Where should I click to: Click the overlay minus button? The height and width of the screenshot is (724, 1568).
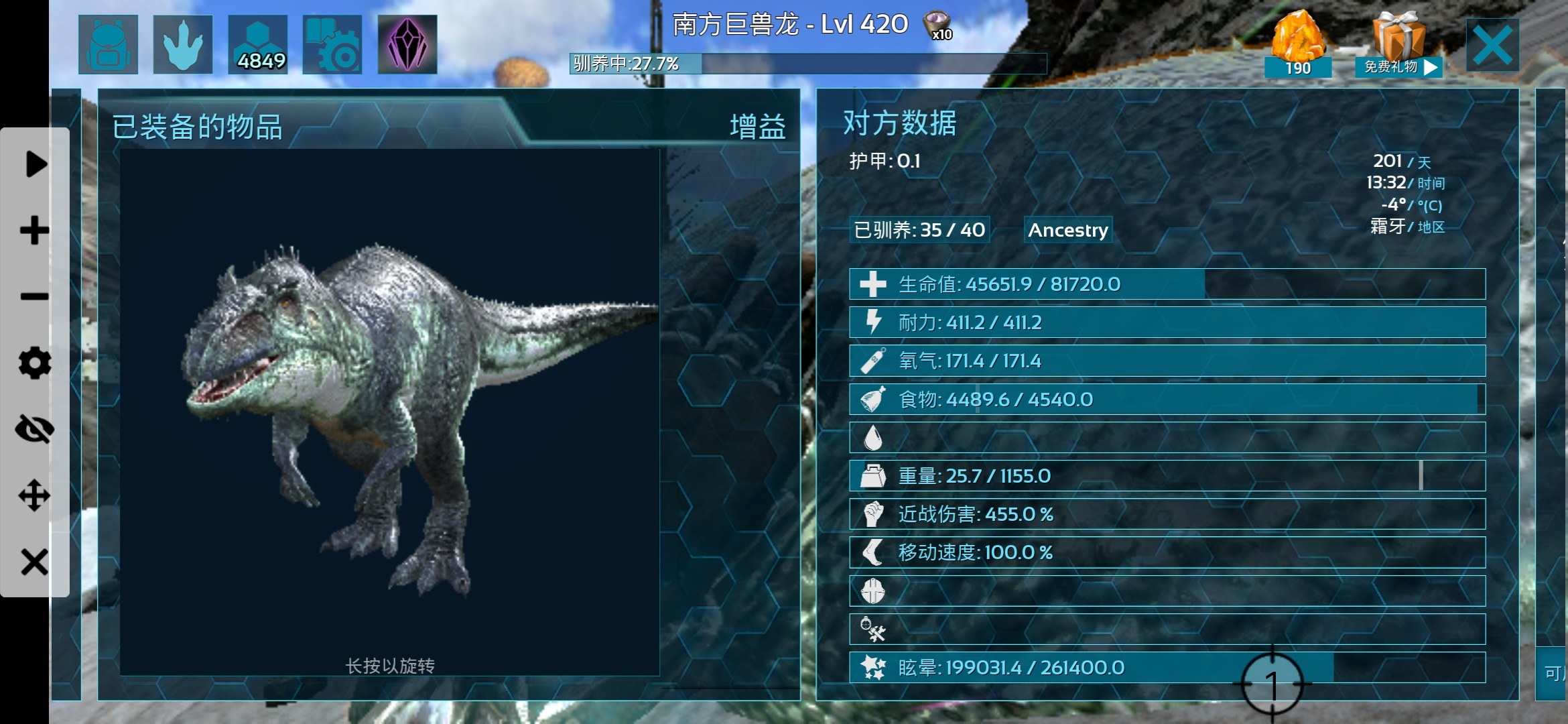[x=35, y=296]
